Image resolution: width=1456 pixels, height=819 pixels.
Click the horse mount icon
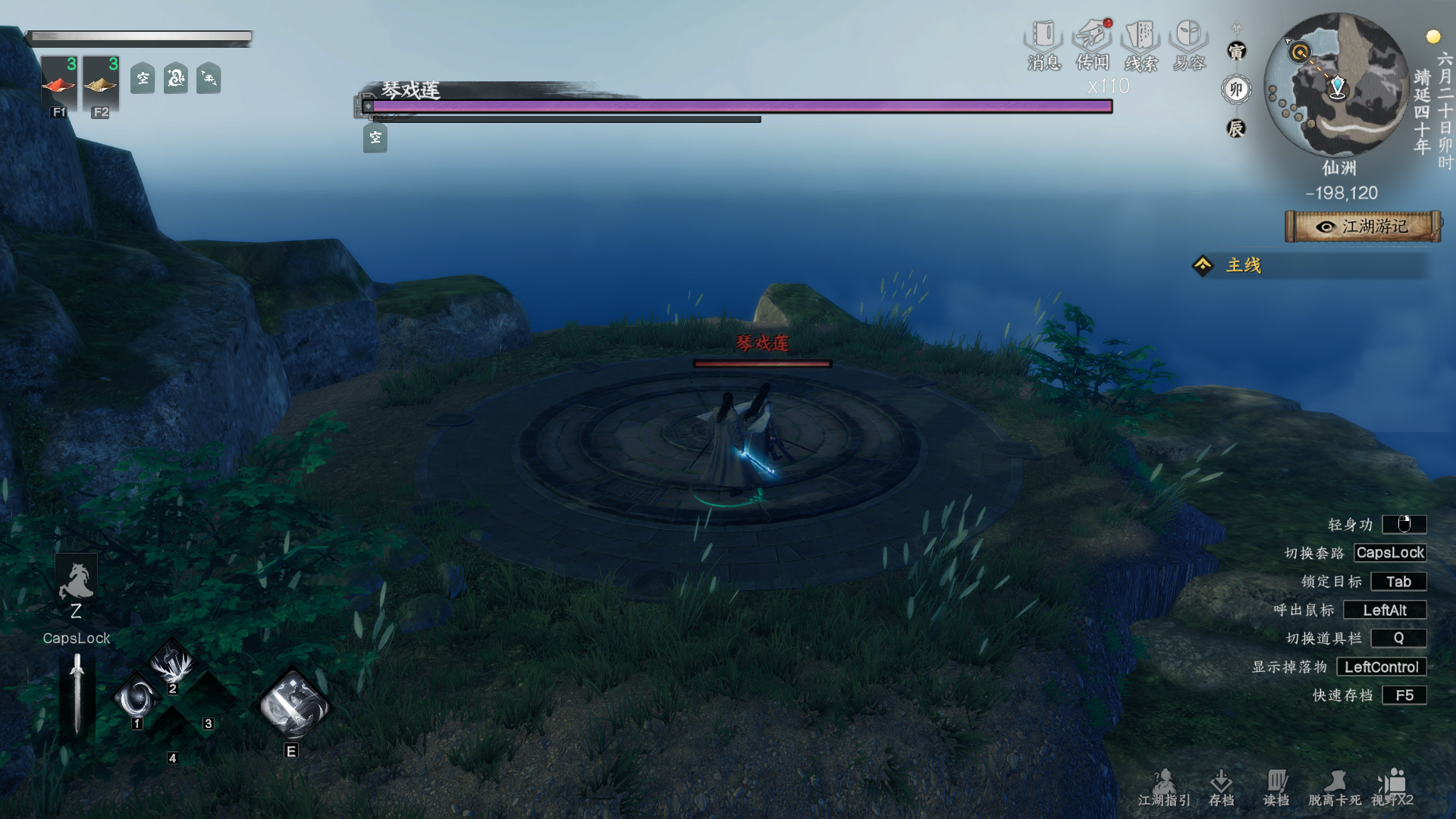[x=76, y=582]
